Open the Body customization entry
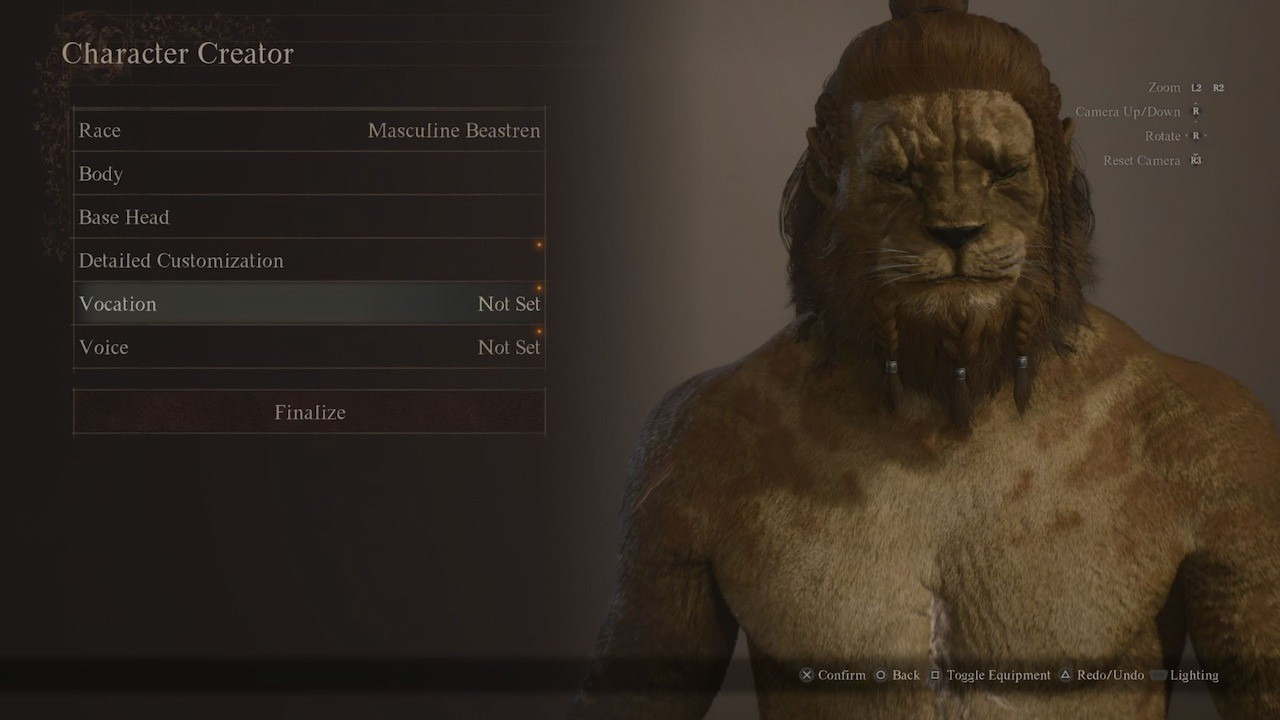Screen dimensions: 1280x720 pyautogui.click(x=309, y=174)
